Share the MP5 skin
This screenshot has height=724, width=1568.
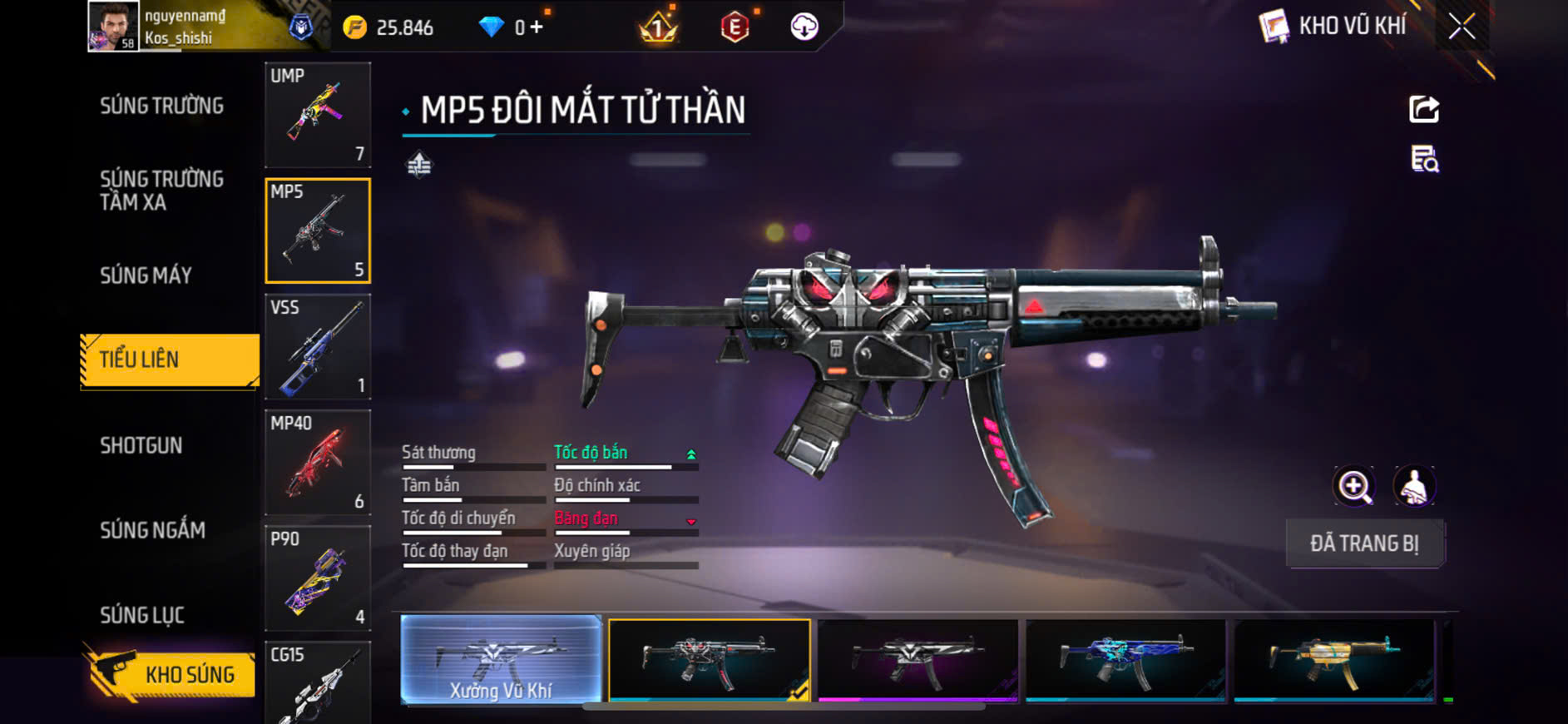(x=1424, y=109)
